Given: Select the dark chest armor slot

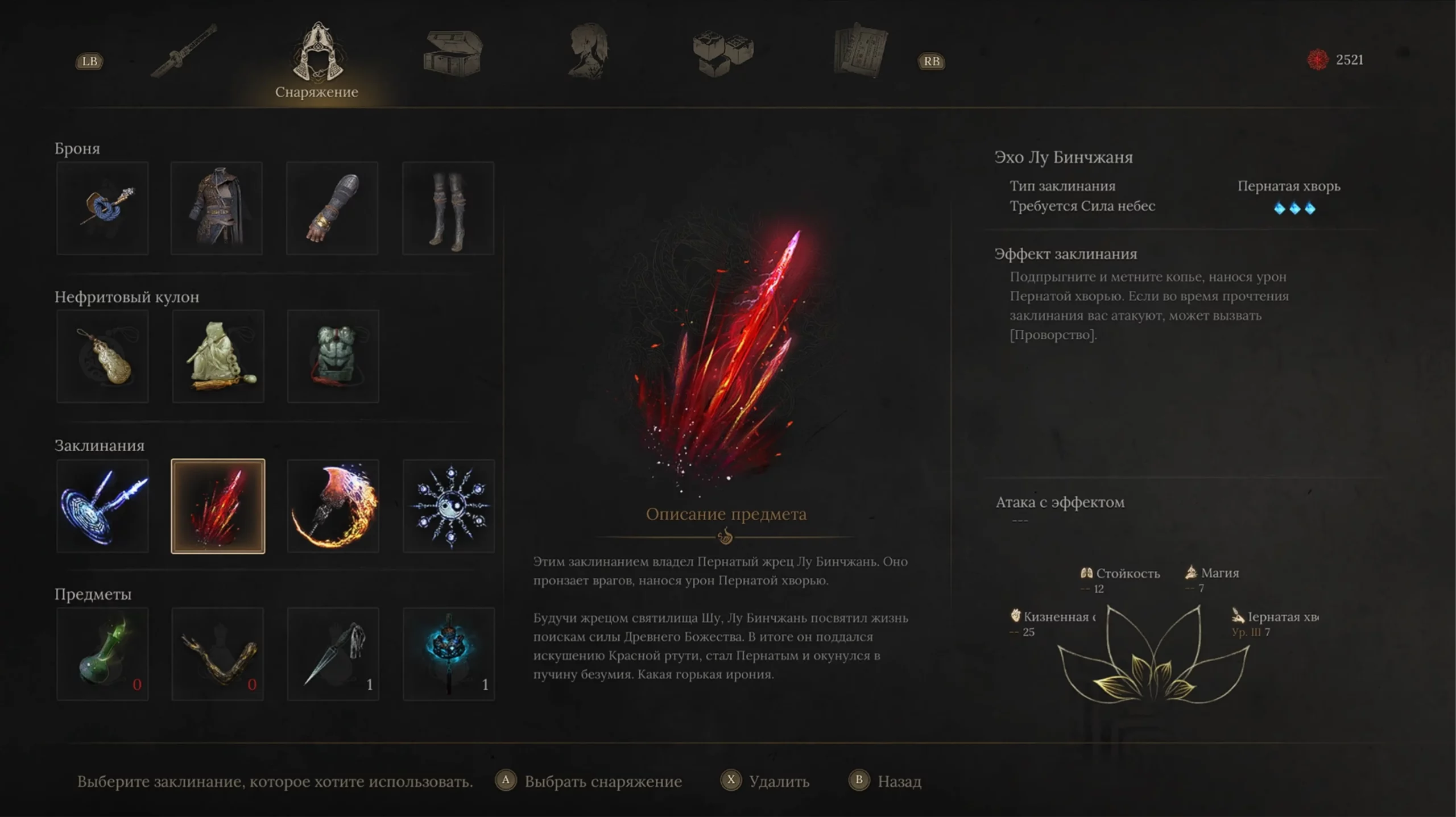Looking at the screenshot, I should tap(217, 208).
